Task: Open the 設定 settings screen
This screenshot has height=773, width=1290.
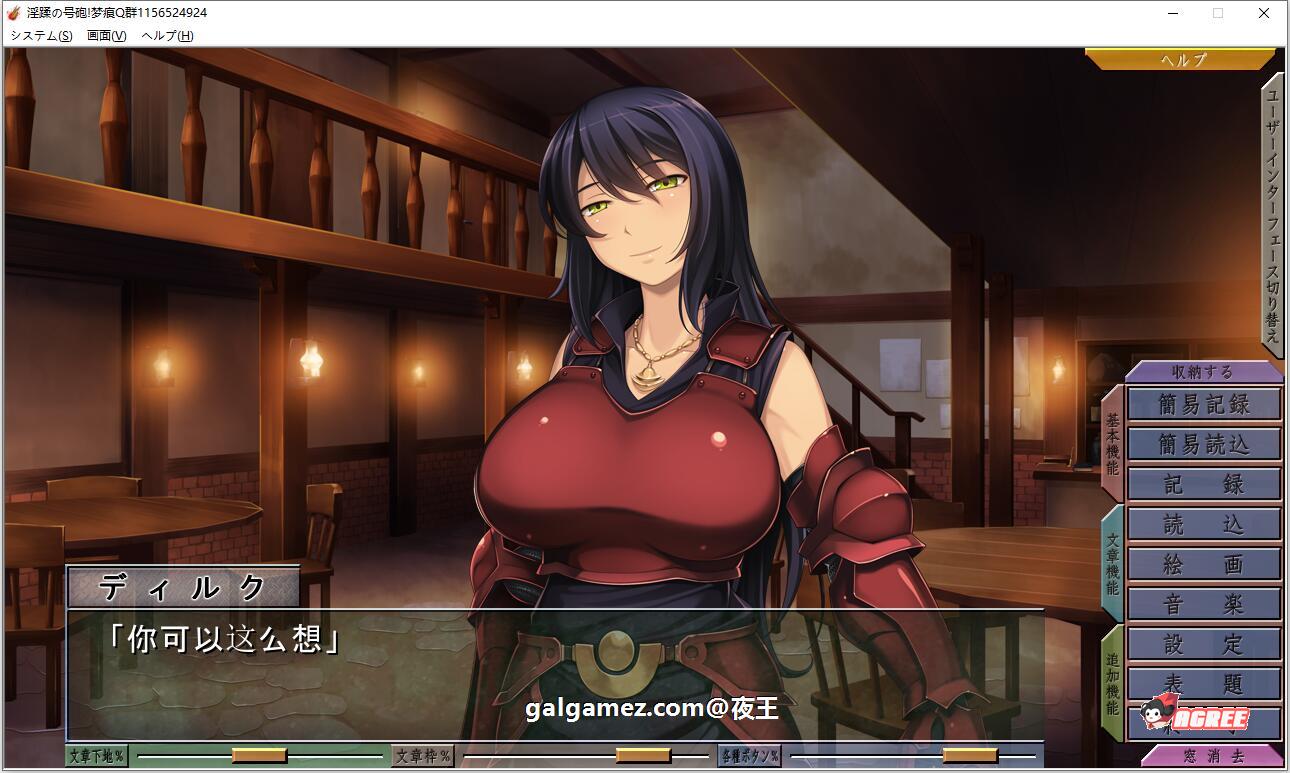Action: 1204,644
